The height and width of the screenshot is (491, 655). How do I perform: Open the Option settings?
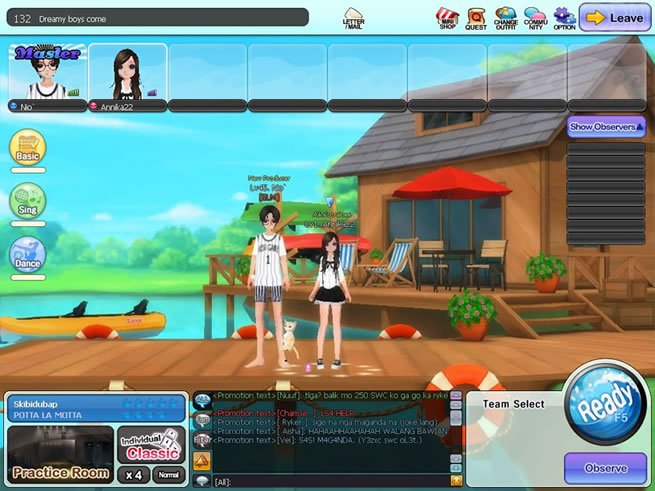(x=564, y=17)
